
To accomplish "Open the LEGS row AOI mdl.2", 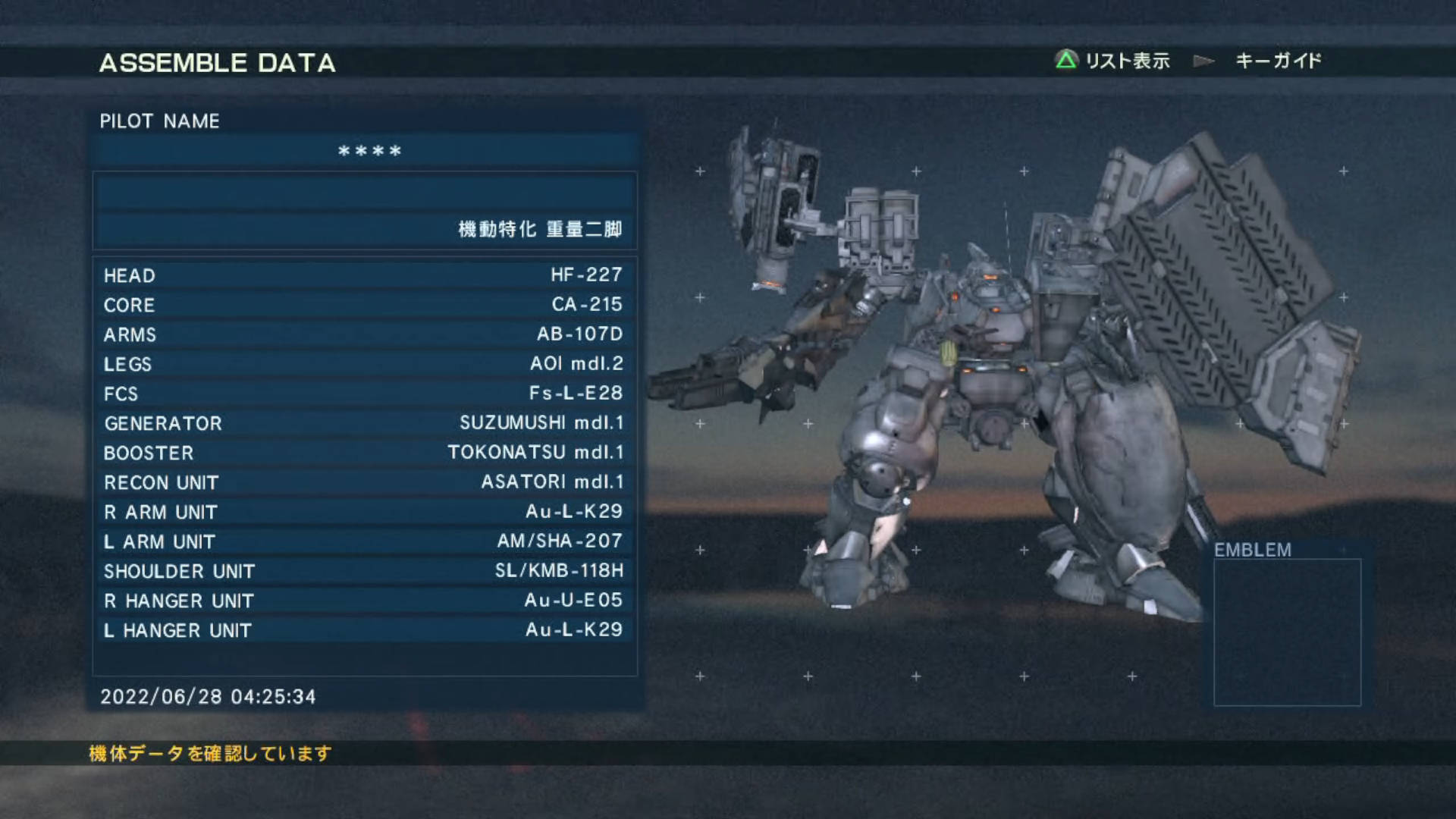I will coord(364,363).
